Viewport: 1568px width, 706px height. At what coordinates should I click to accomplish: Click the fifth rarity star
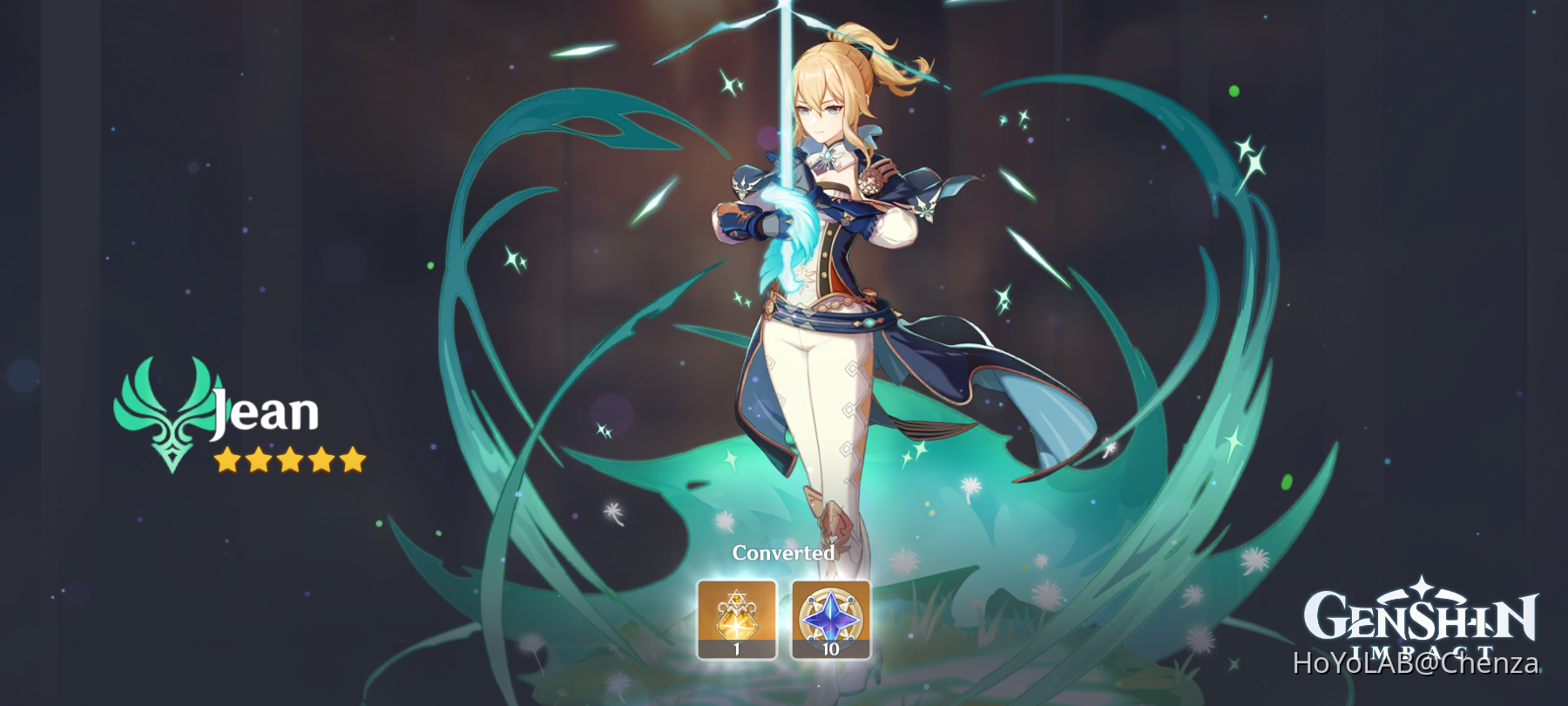point(353,459)
